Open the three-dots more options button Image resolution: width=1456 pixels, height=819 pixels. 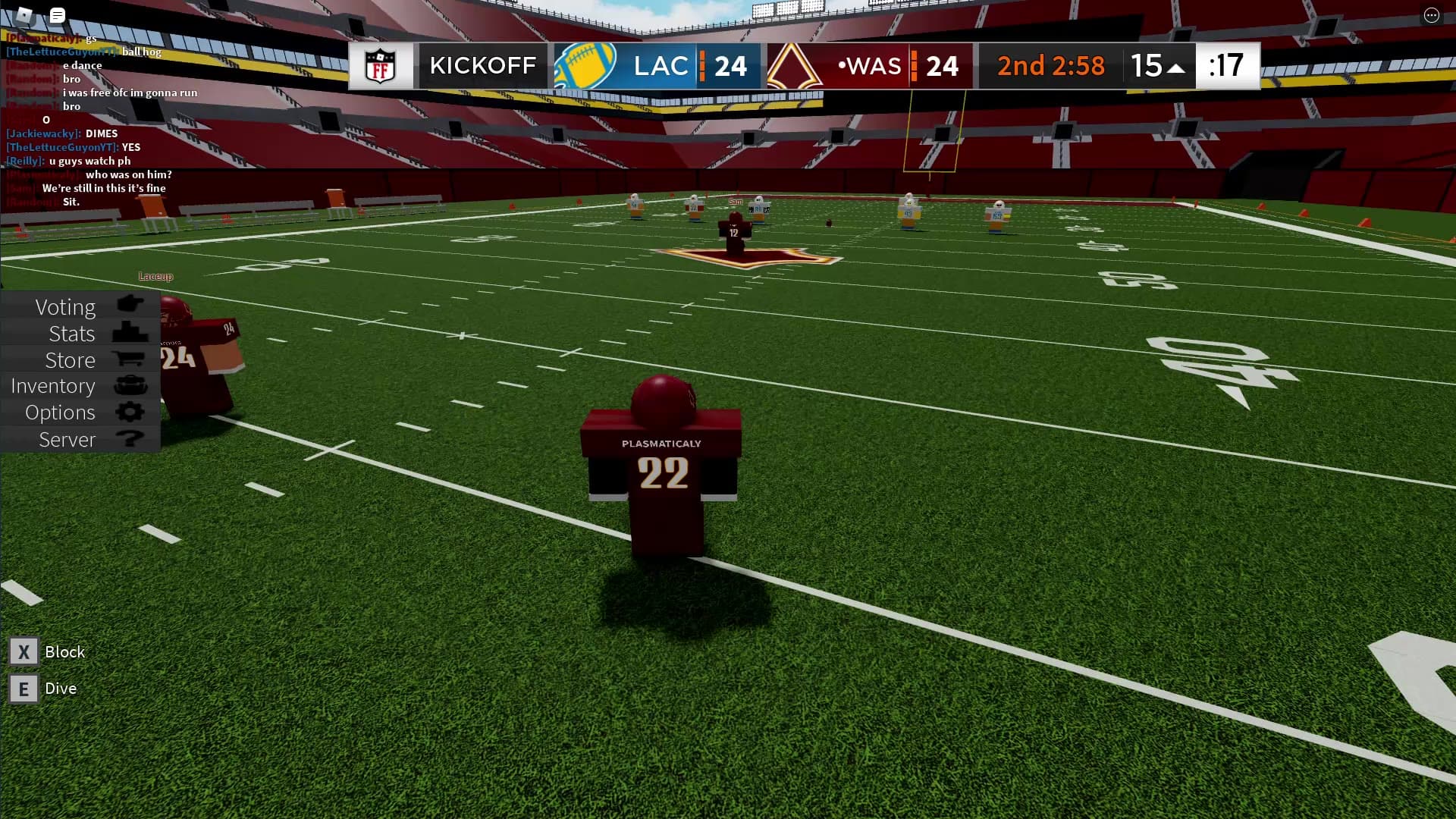click(1431, 15)
